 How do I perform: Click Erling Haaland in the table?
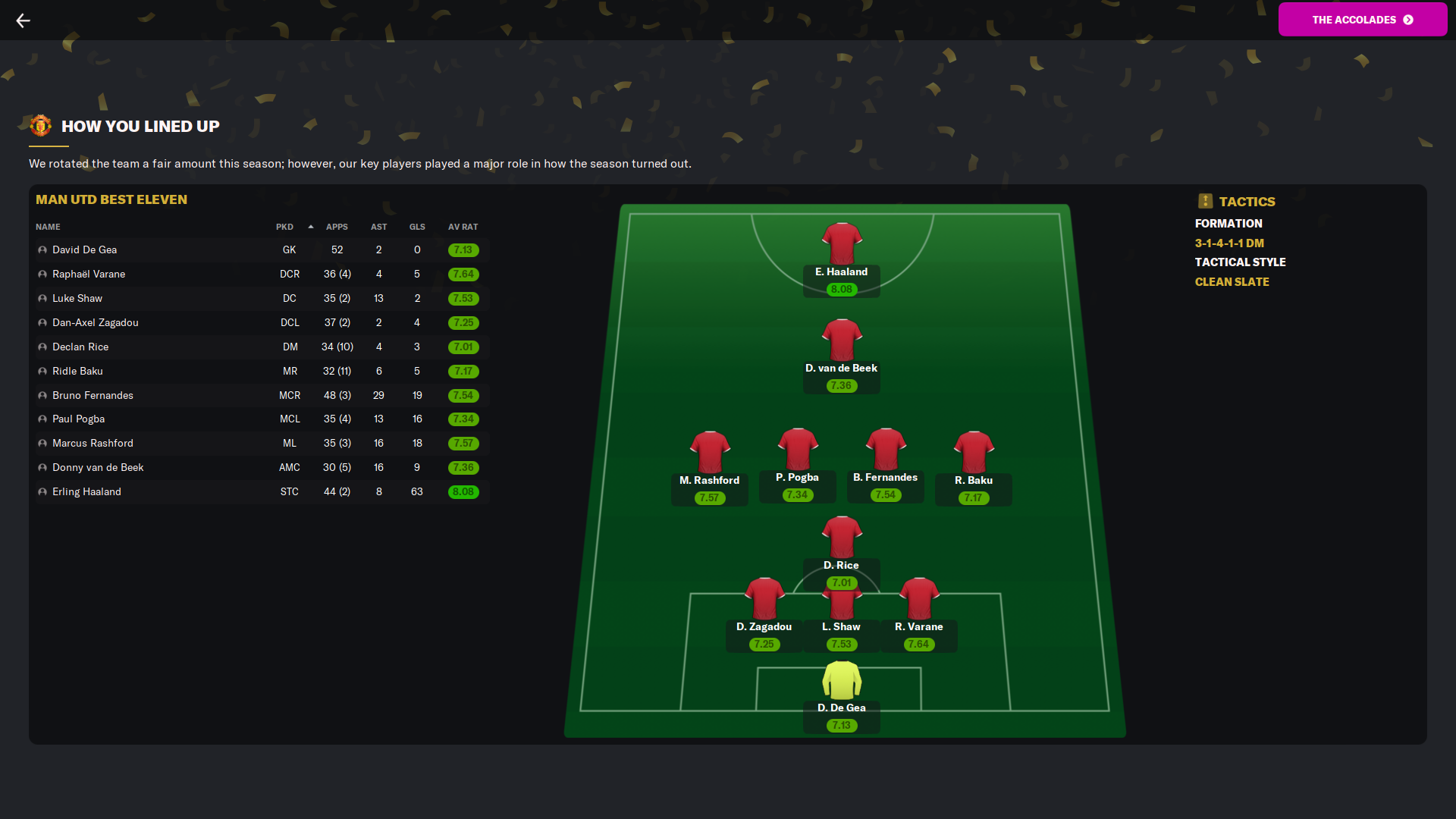pyautogui.click(x=86, y=492)
